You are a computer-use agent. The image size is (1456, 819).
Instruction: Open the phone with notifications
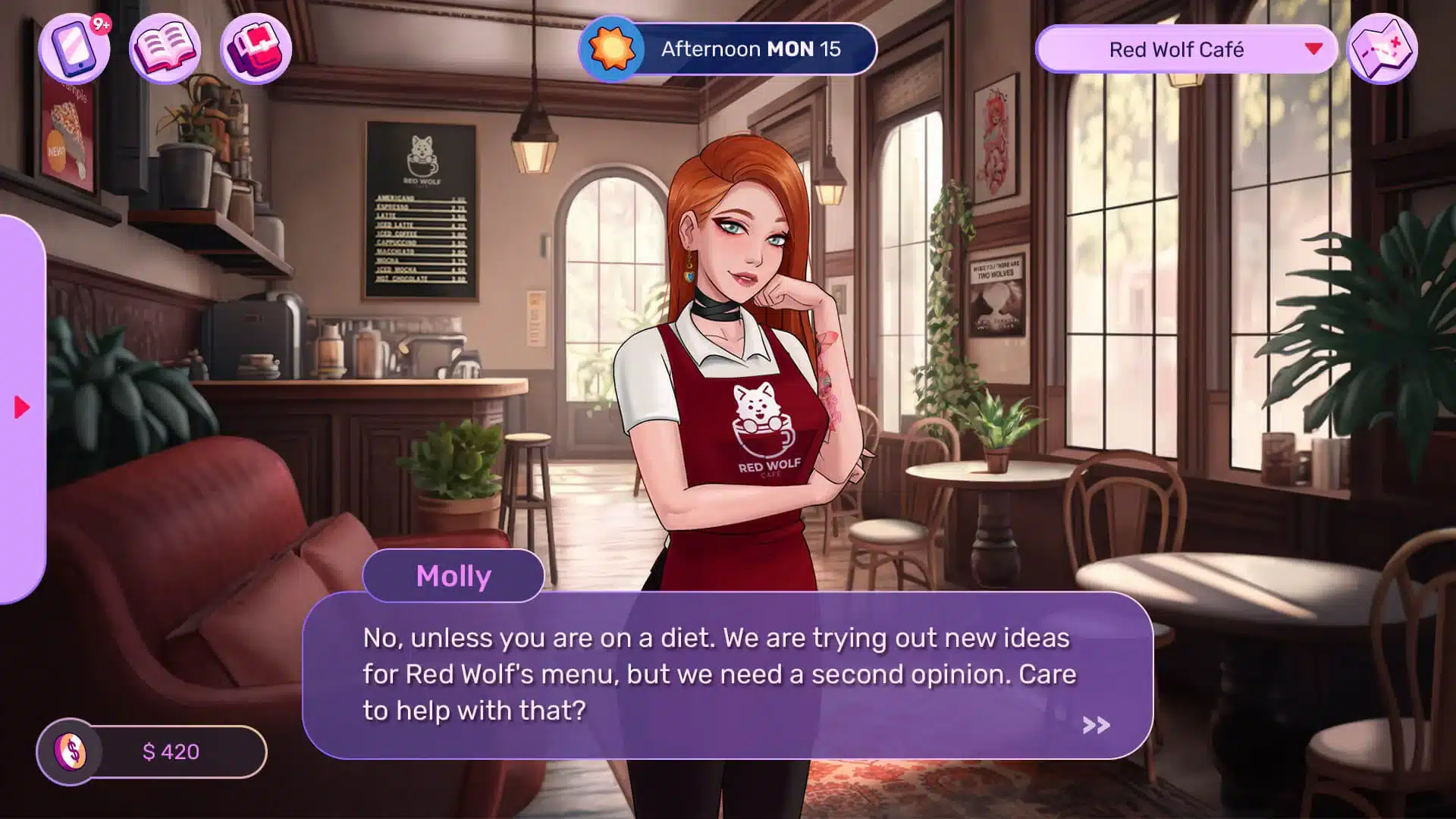pos(74,49)
